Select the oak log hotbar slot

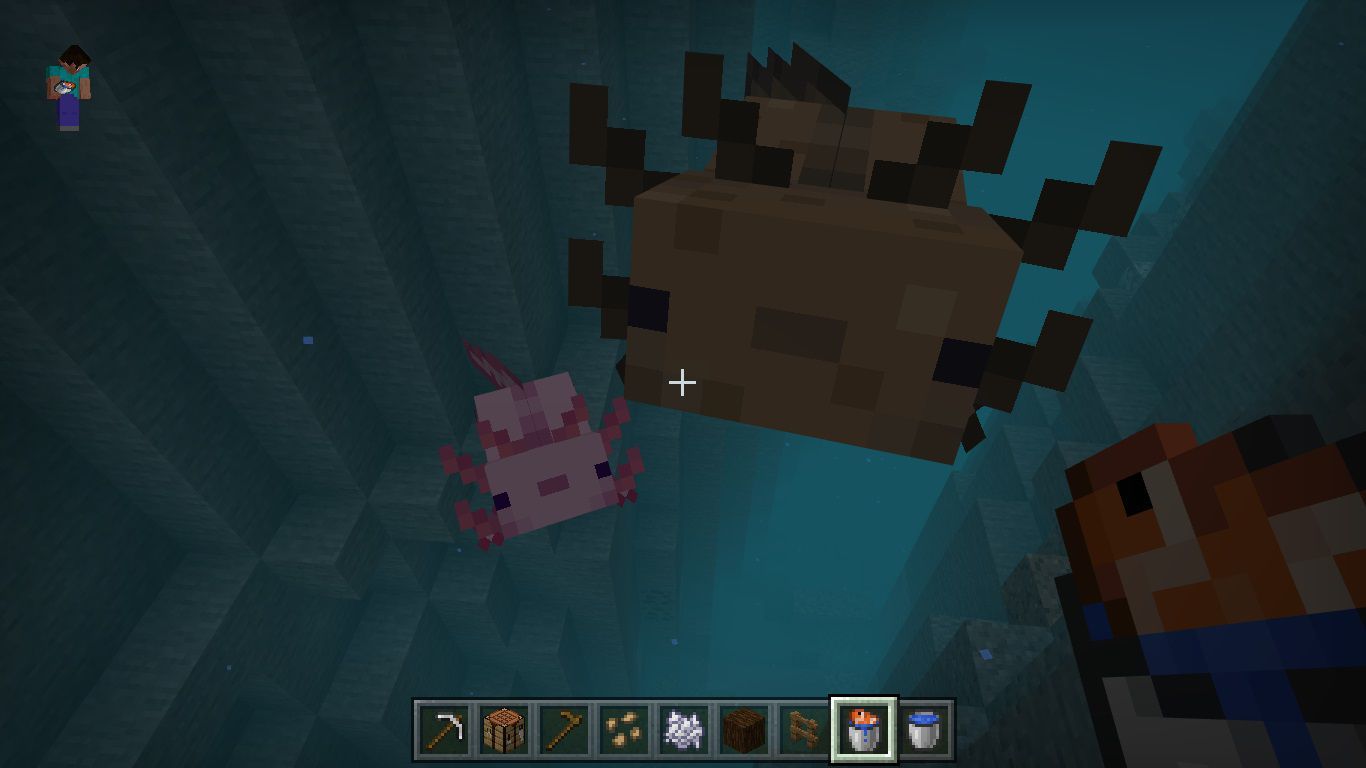pyautogui.click(x=743, y=730)
